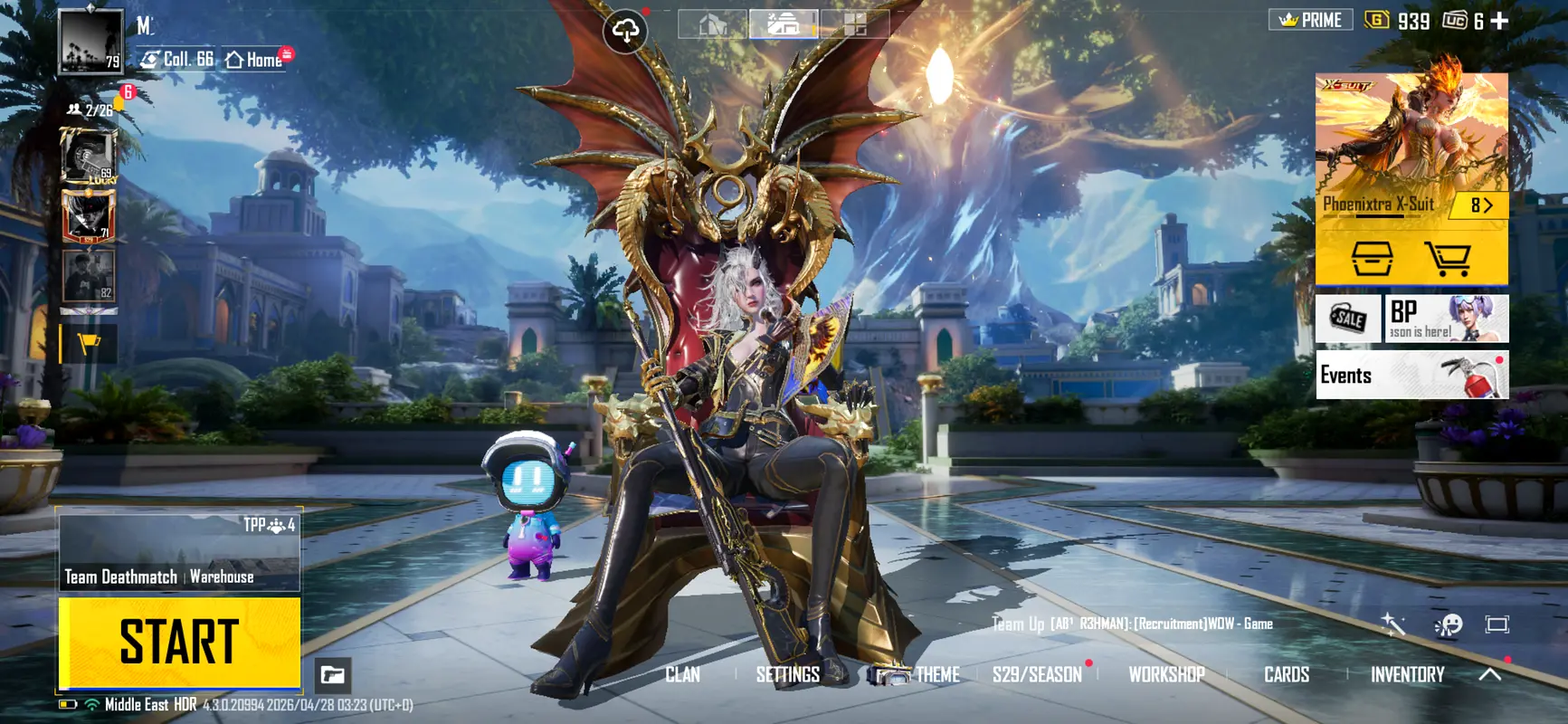Open the PRIME membership badge
The image size is (1568, 724).
1311,20
